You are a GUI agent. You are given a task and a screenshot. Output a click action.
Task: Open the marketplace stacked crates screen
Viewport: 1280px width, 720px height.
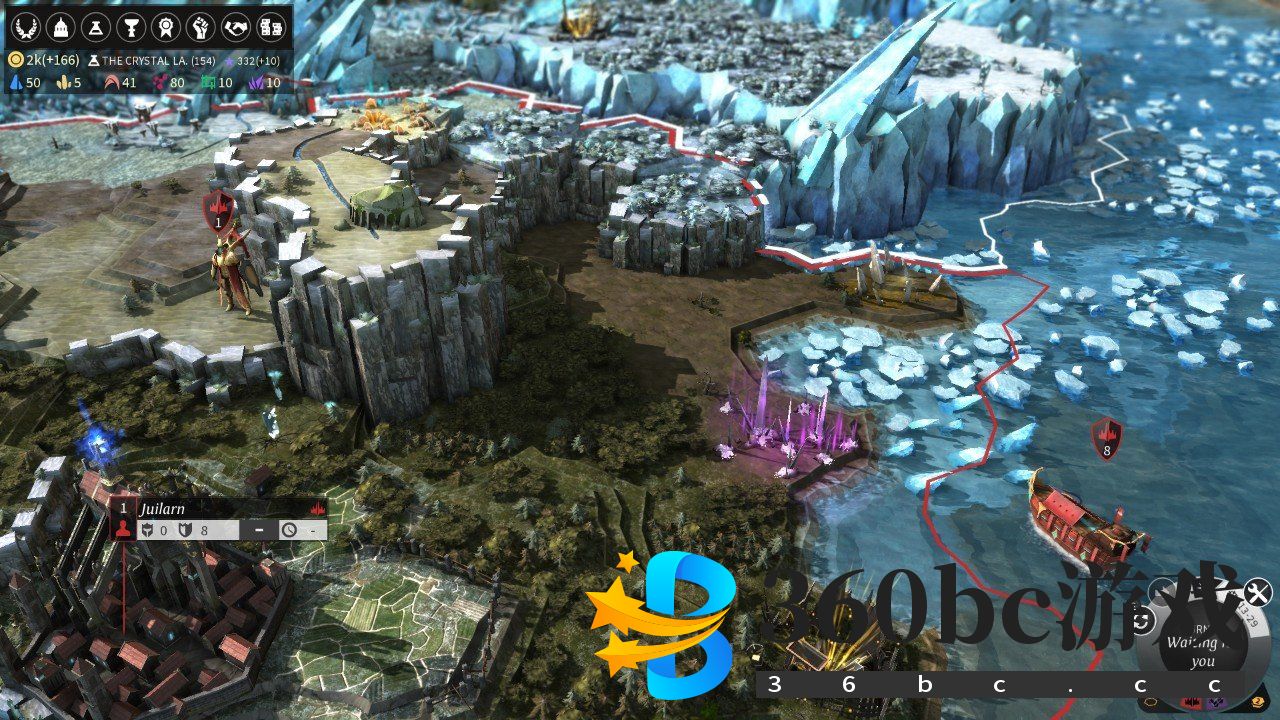pos(271,26)
